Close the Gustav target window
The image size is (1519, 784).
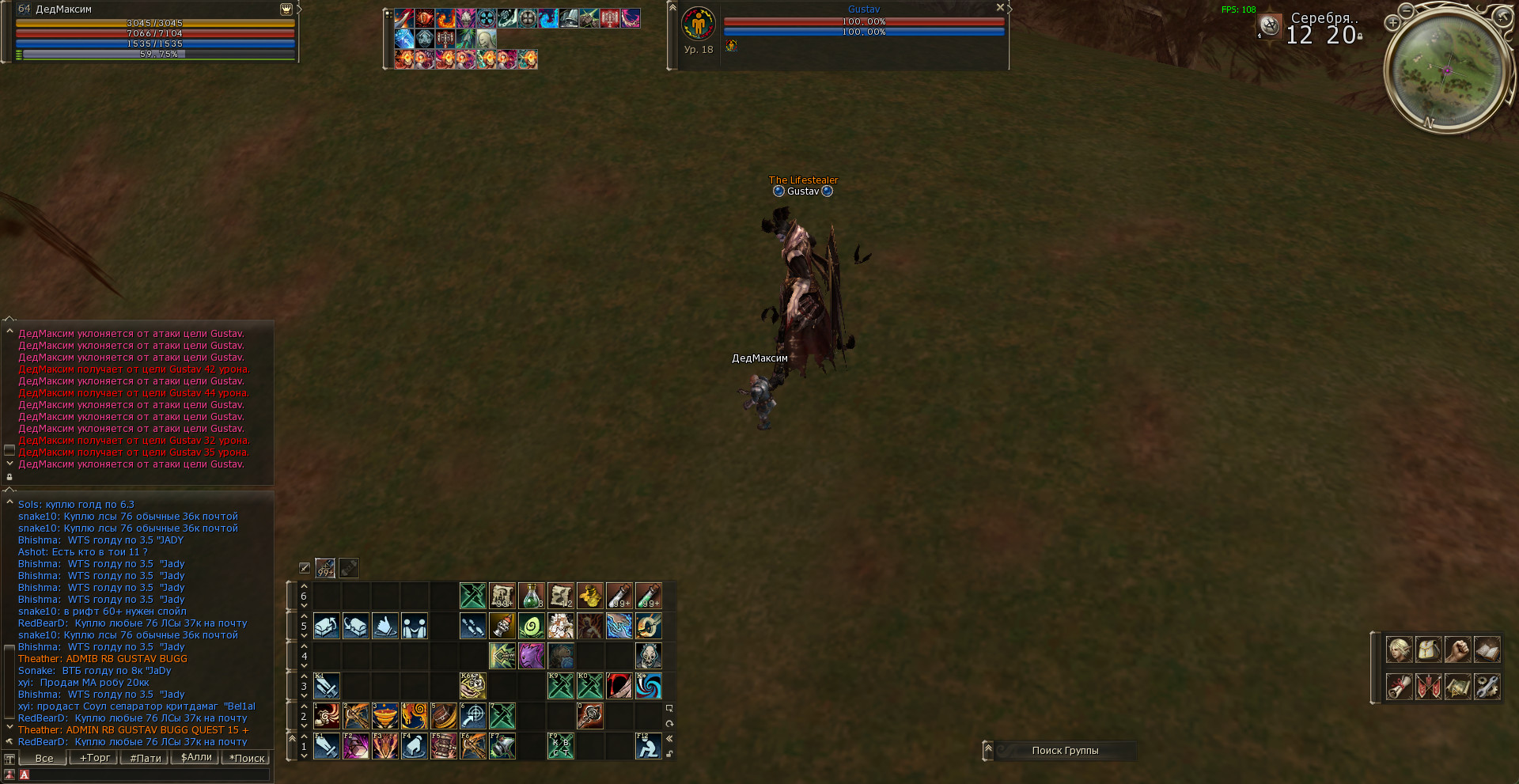pyautogui.click(x=1000, y=7)
